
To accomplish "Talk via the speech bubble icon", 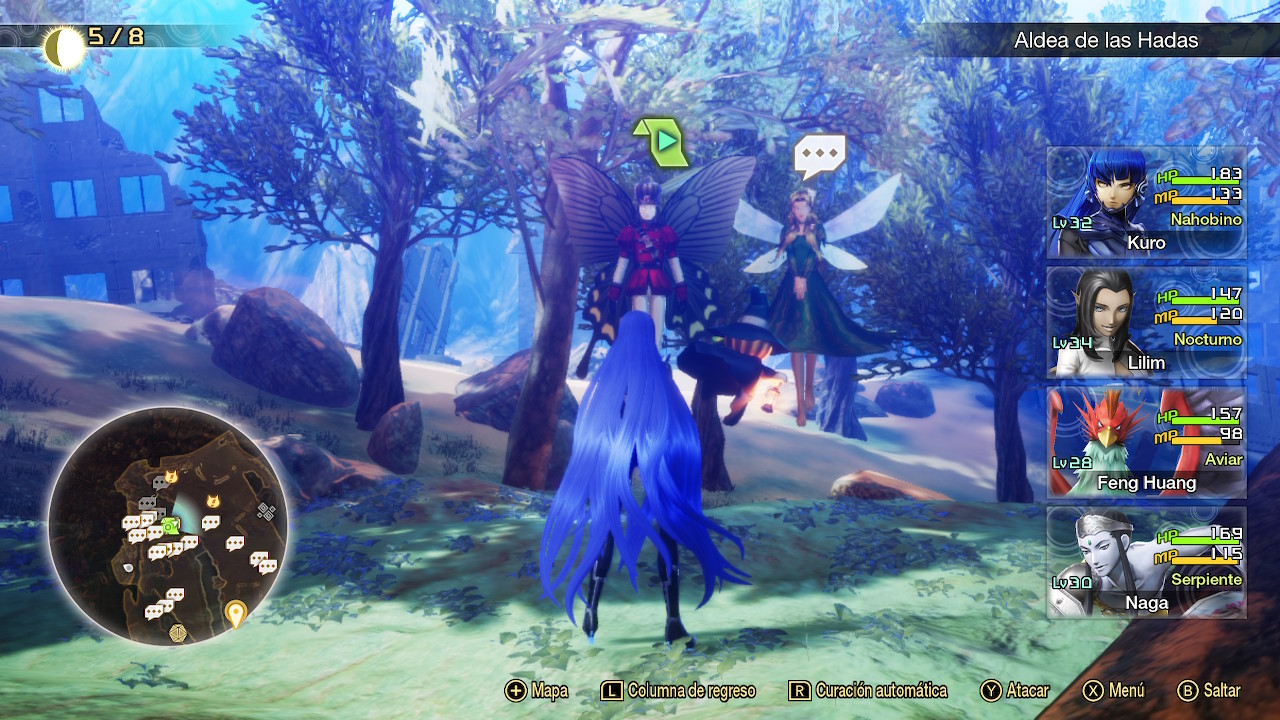I will (819, 156).
